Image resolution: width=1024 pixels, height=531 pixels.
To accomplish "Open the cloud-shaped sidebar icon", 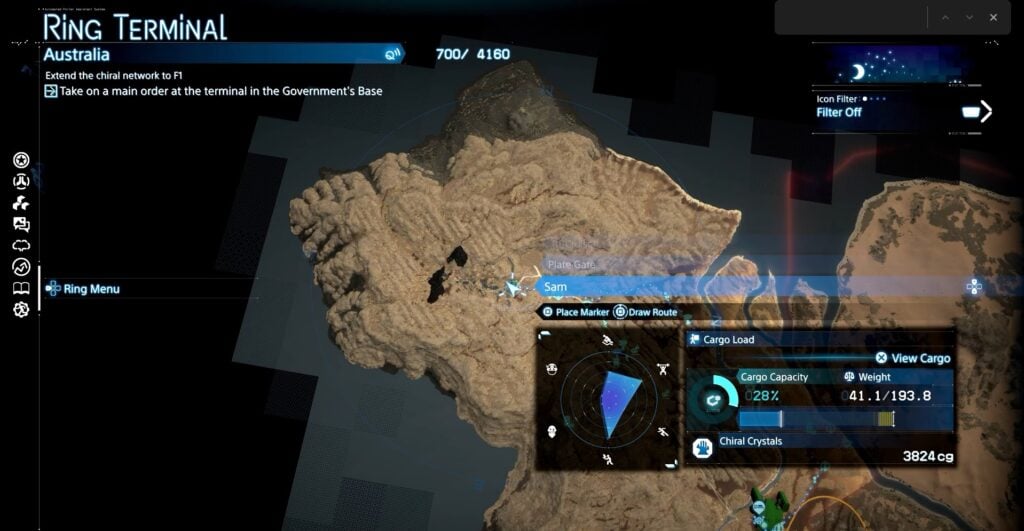I will tap(21, 245).
